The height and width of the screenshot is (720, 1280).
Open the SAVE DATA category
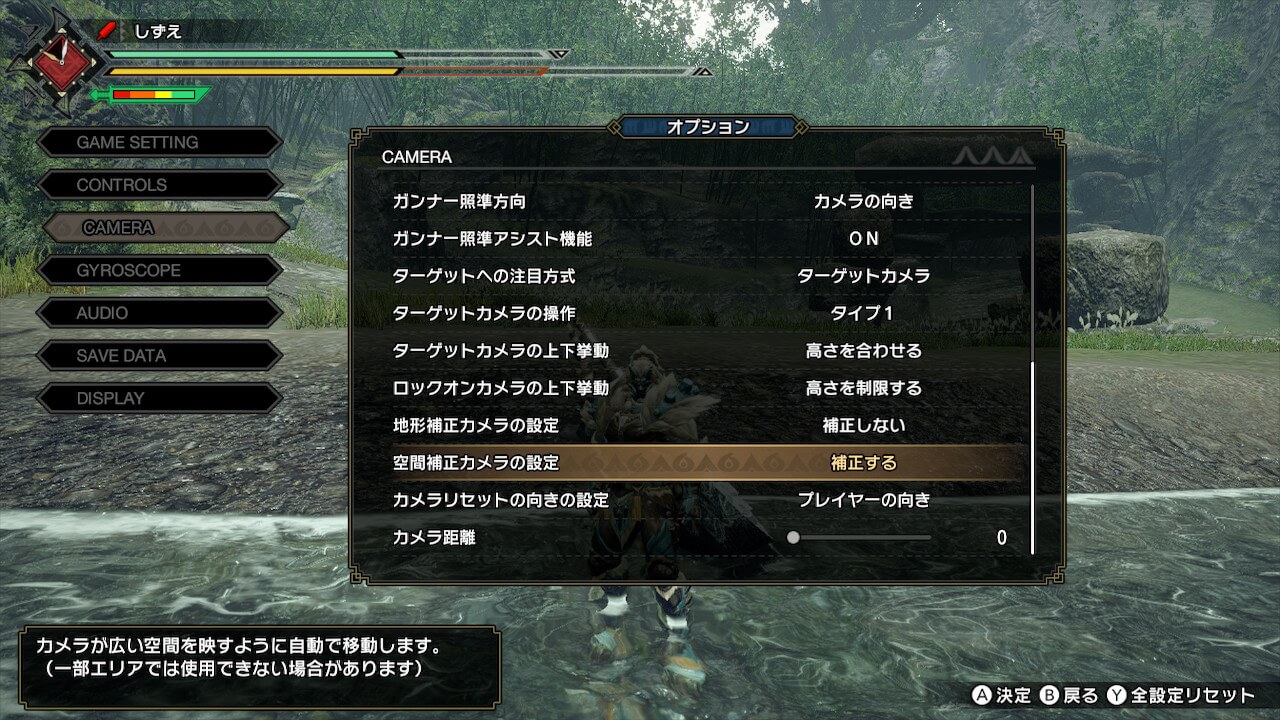click(x=160, y=355)
